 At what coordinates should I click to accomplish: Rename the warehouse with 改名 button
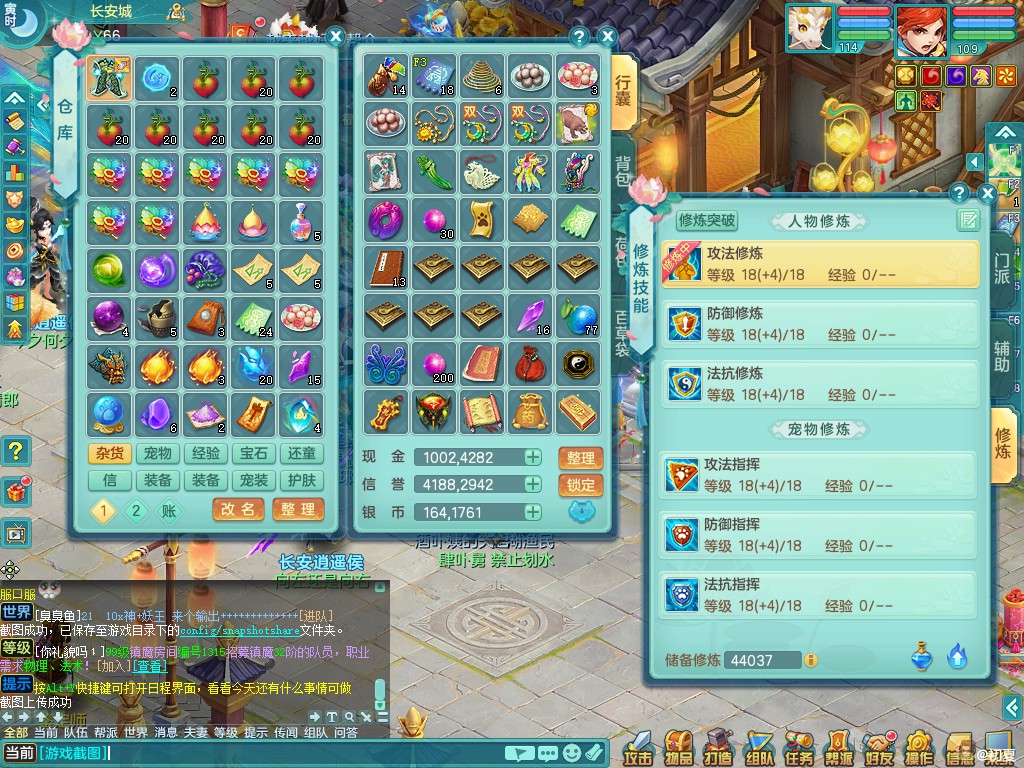click(x=238, y=510)
